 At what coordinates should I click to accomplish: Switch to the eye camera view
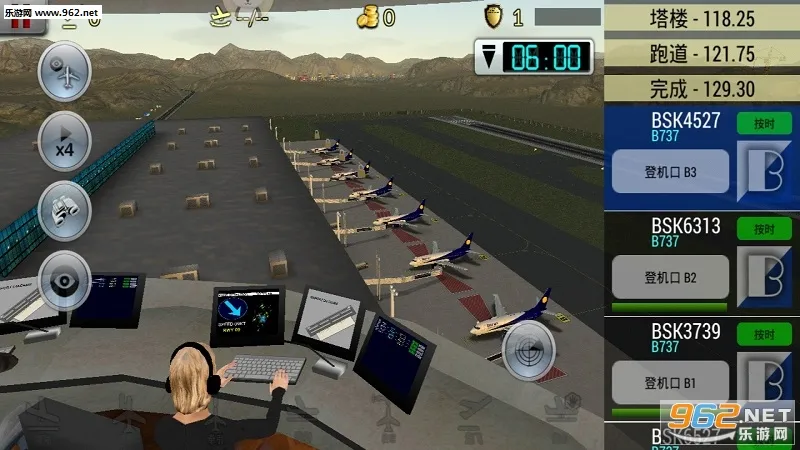pos(64,280)
